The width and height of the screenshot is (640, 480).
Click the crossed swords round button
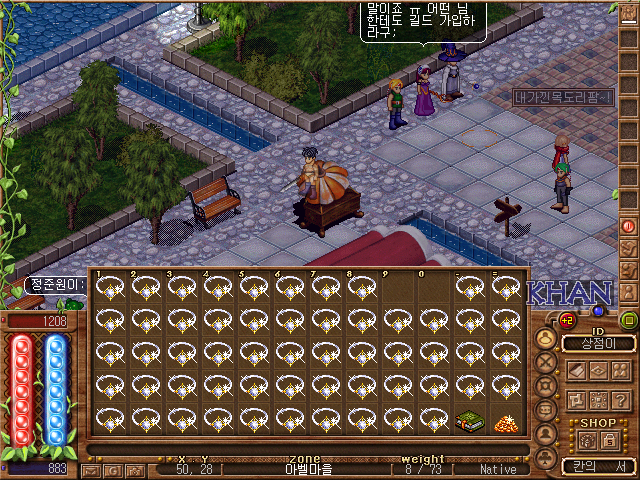pyautogui.click(x=547, y=363)
